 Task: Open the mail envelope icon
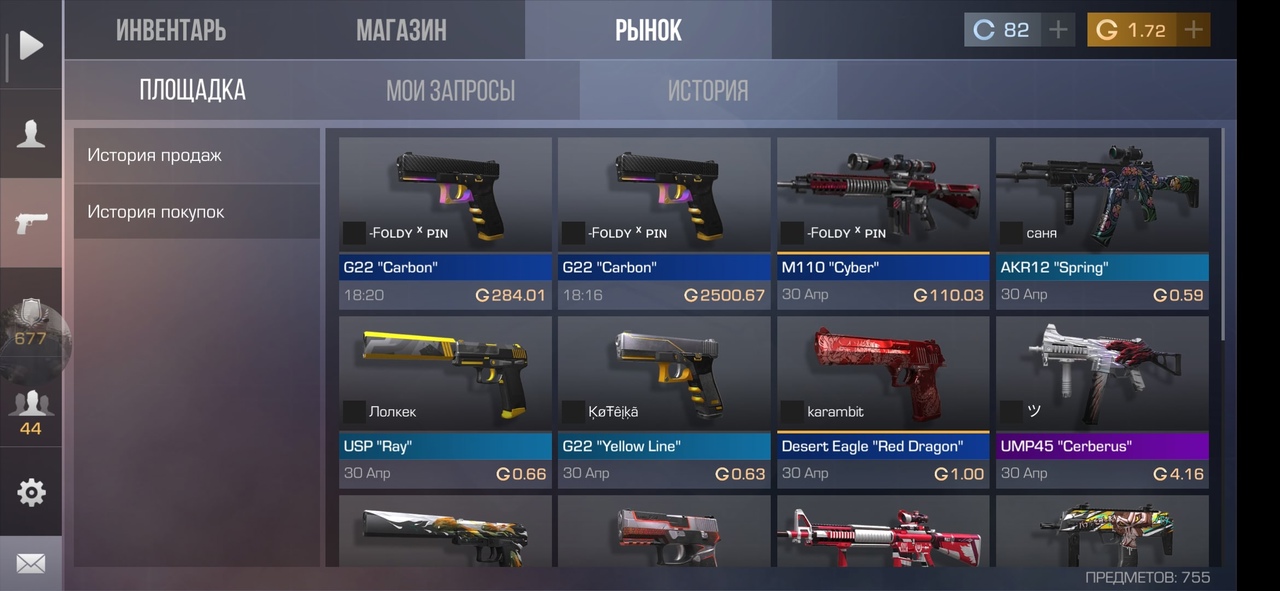coord(31,564)
